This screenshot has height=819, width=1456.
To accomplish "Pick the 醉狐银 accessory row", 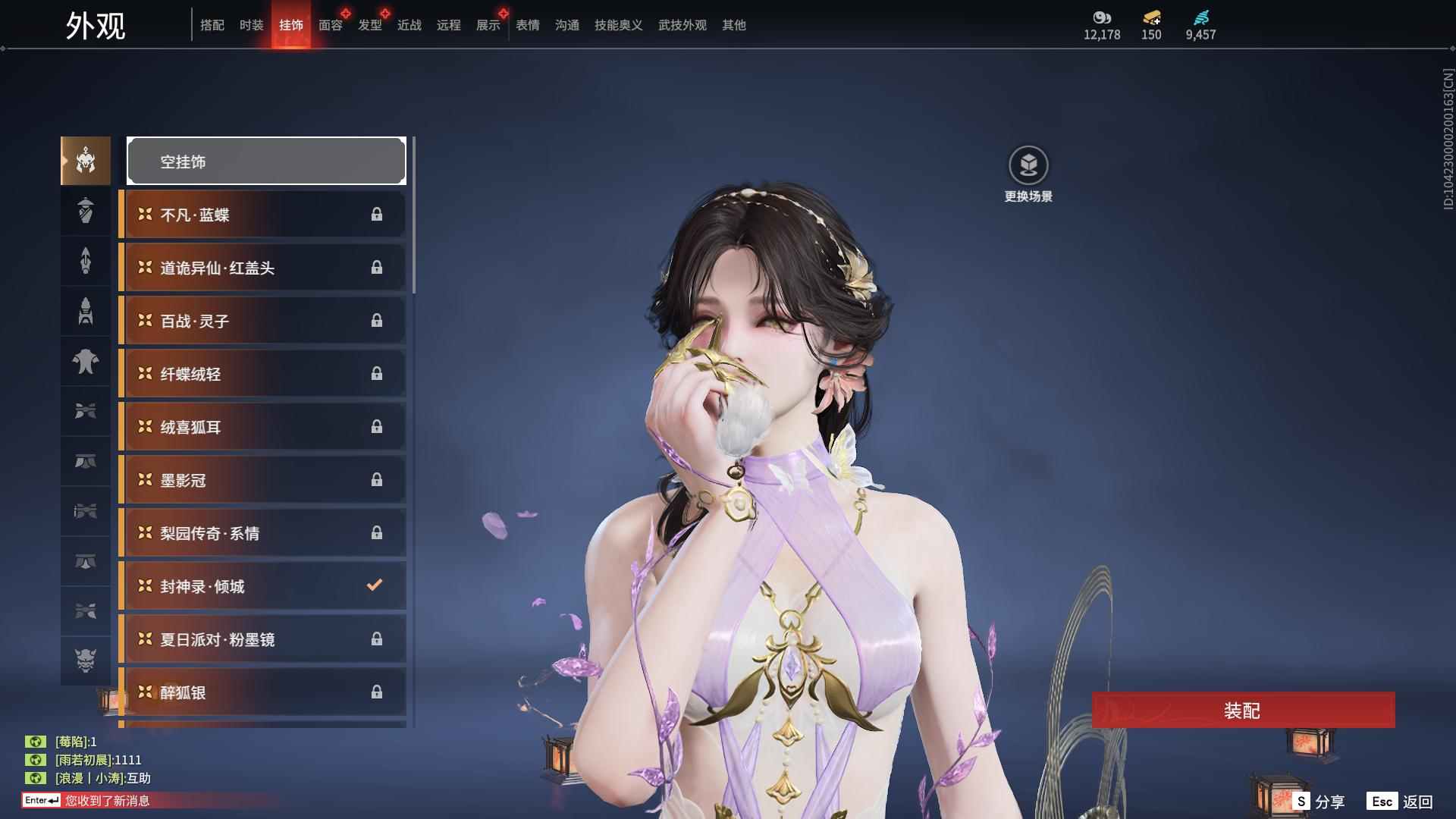I will click(263, 692).
